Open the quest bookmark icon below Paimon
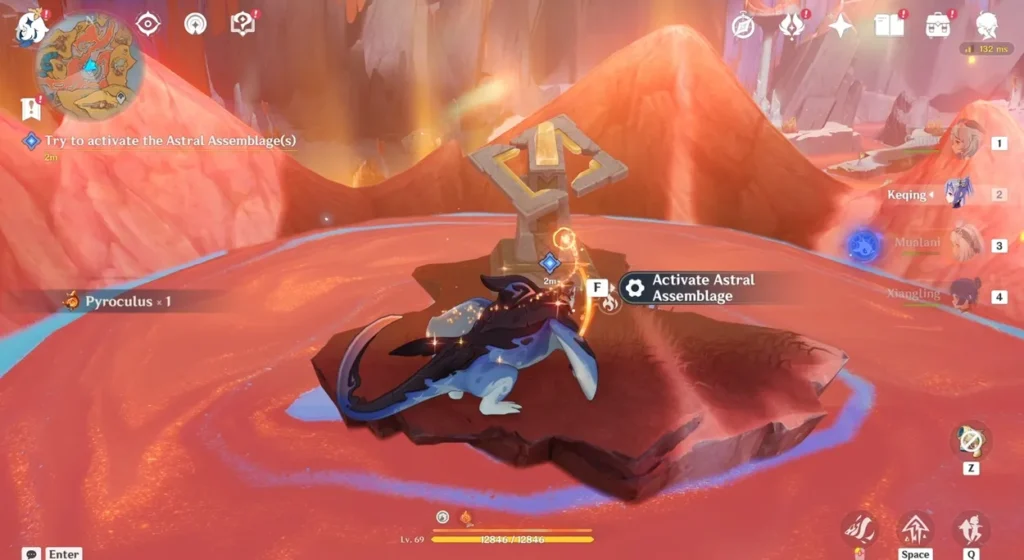Viewport: 1024px width, 560px height. [28, 108]
